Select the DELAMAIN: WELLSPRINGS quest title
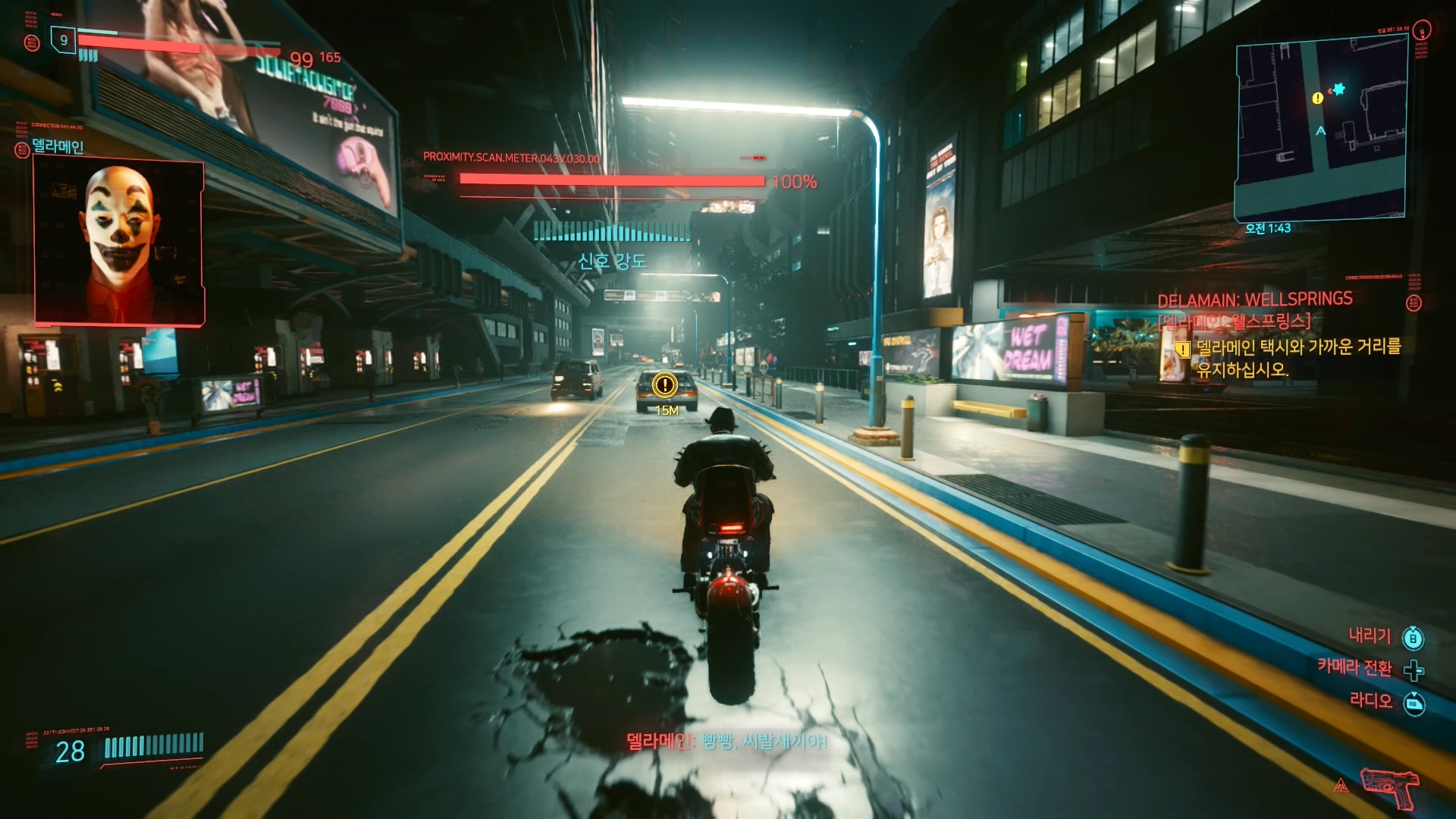The image size is (1456, 819). click(1254, 298)
